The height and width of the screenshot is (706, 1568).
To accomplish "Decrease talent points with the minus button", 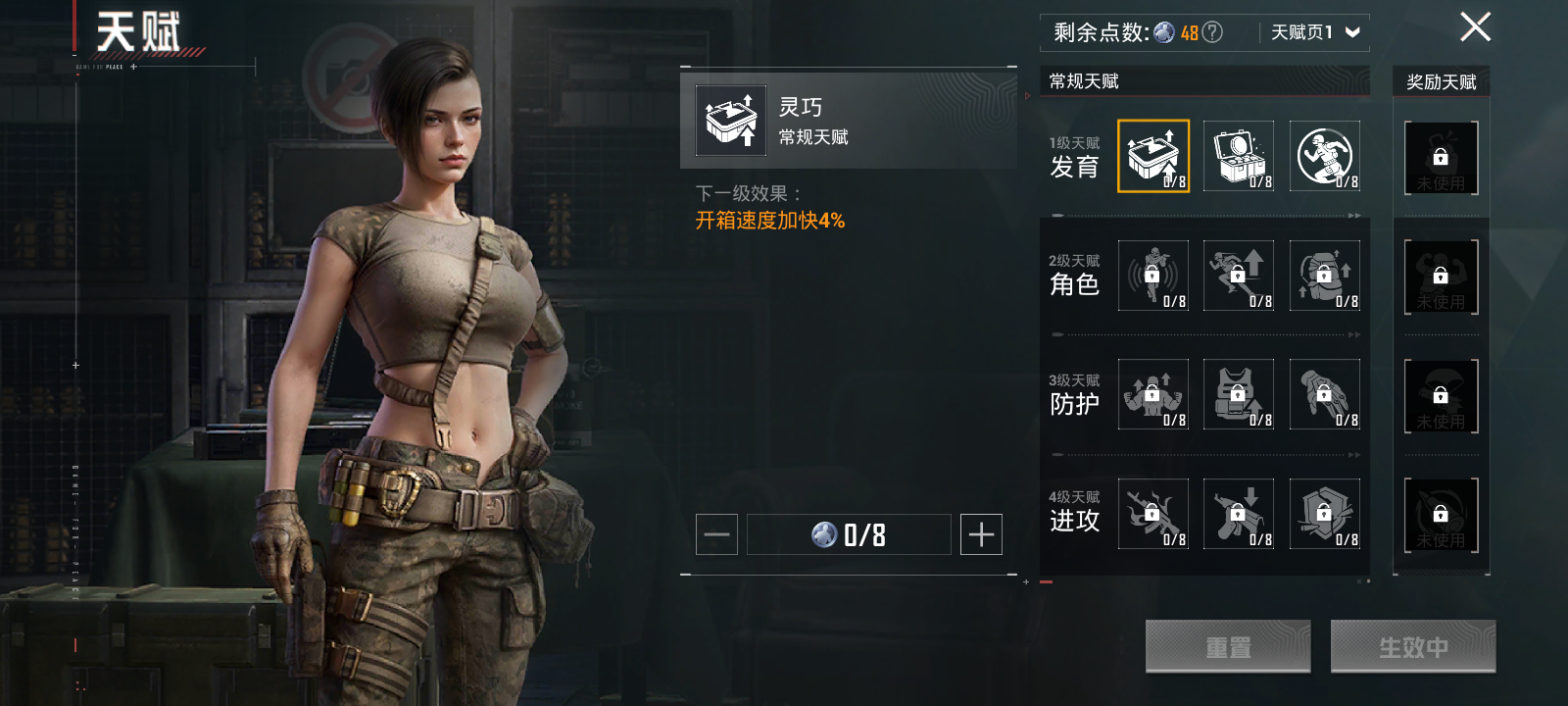I will (716, 534).
